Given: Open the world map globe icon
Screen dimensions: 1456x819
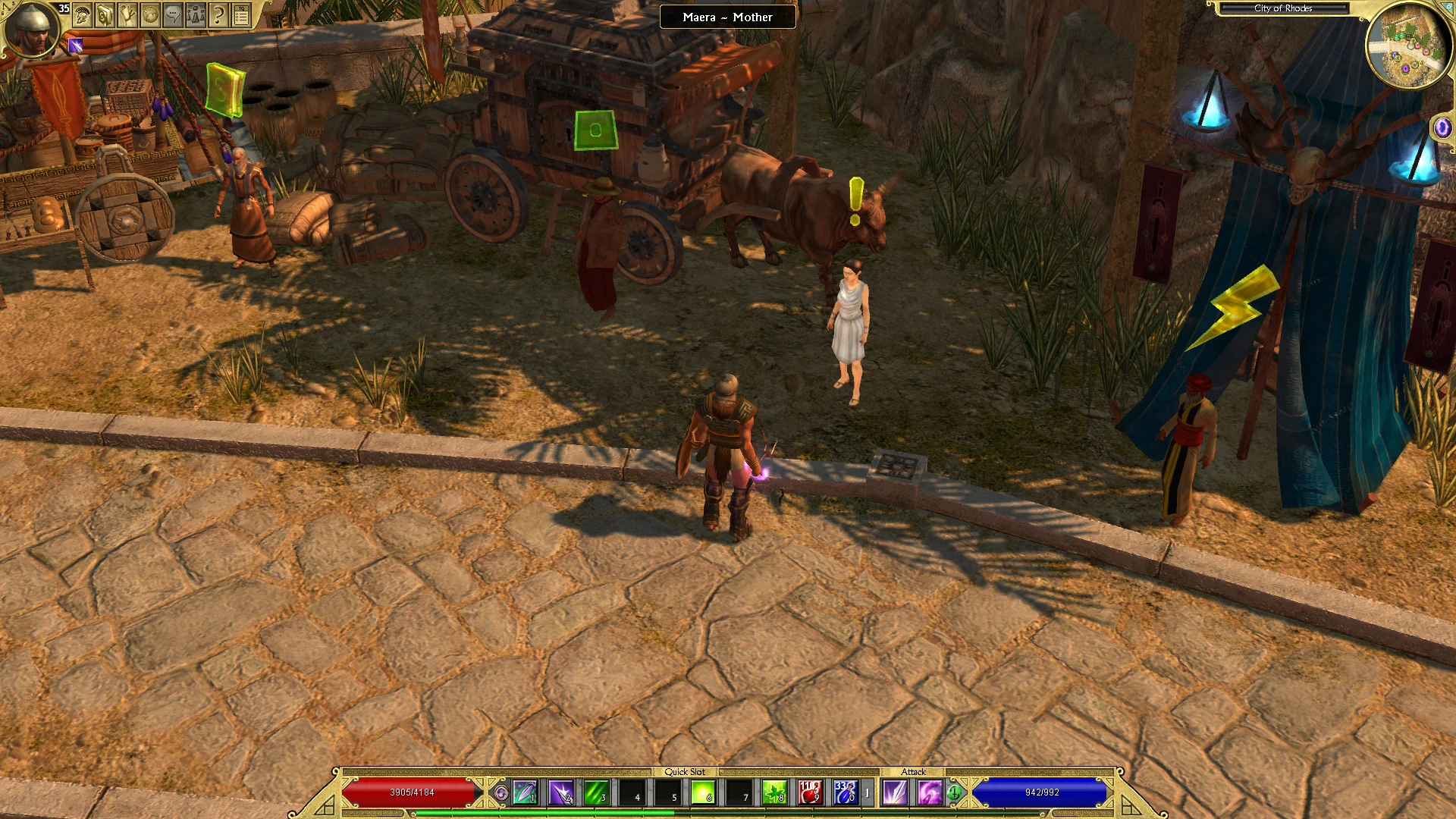Looking at the screenshot, I should [x=150, y=15].
